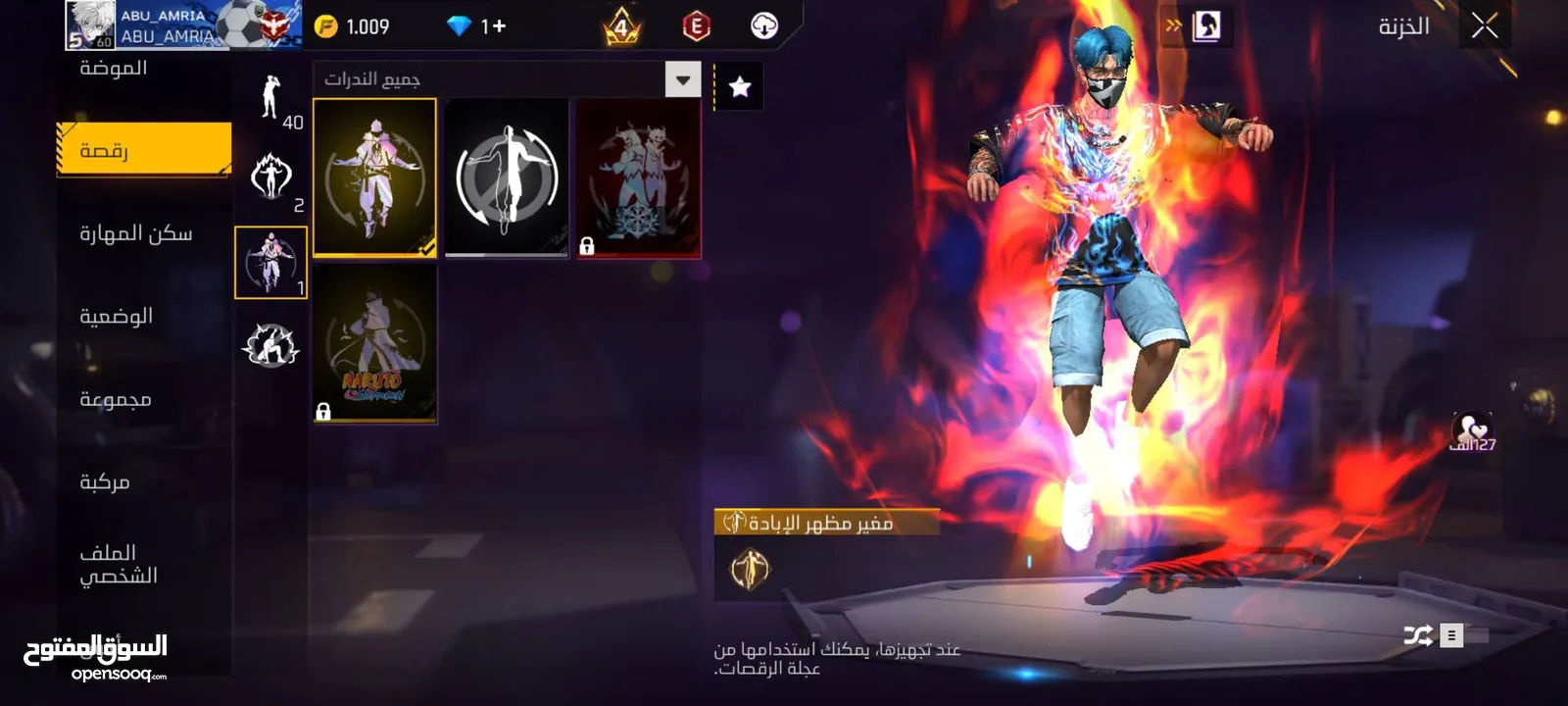The height and width of the screenshot is (706, 1568).
Task: Click the outfit preview icon next to the chevrons
Action: coord(1207,25)
